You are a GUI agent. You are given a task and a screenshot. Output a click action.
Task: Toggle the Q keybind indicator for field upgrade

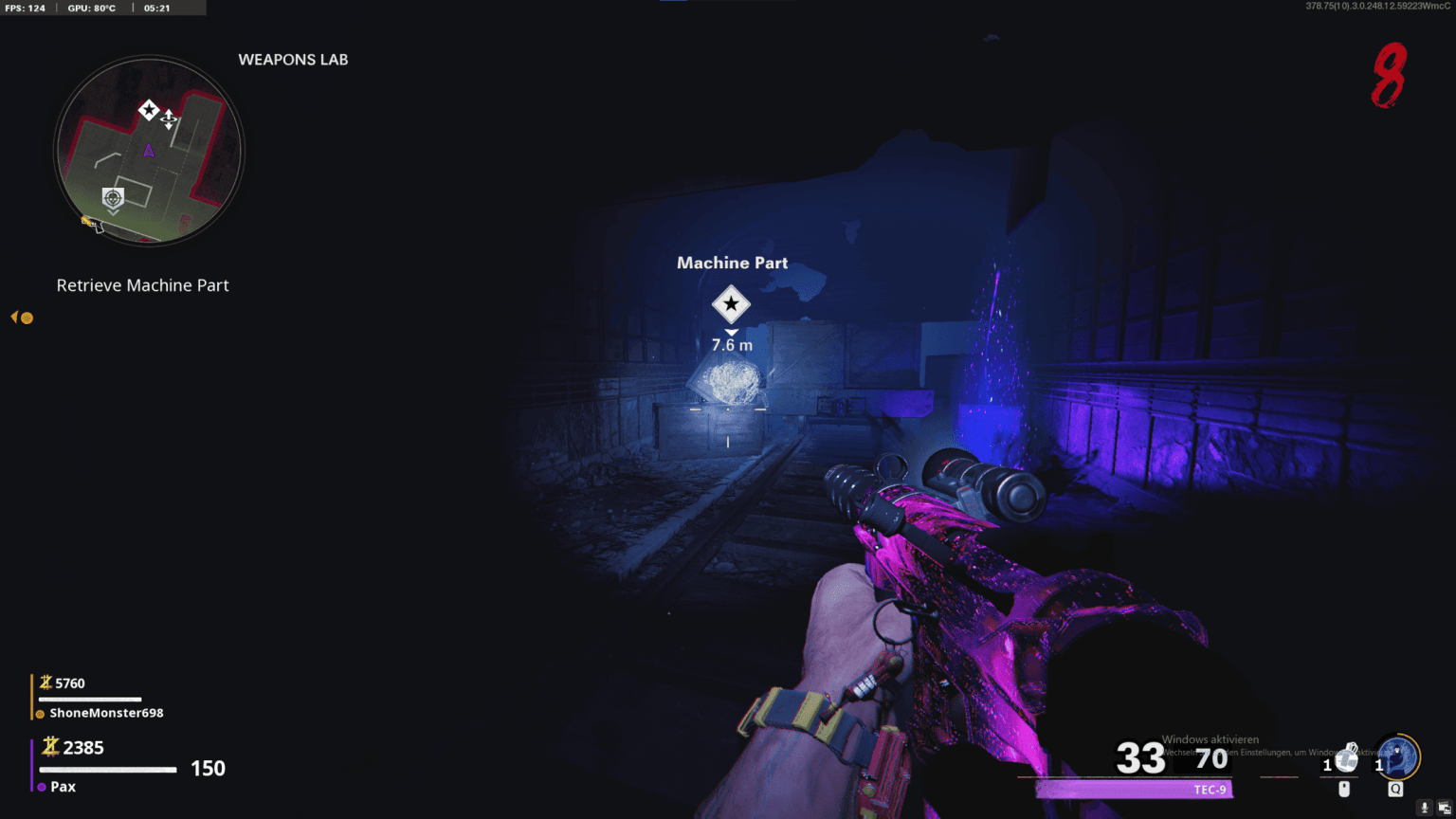pos(1395,788)
